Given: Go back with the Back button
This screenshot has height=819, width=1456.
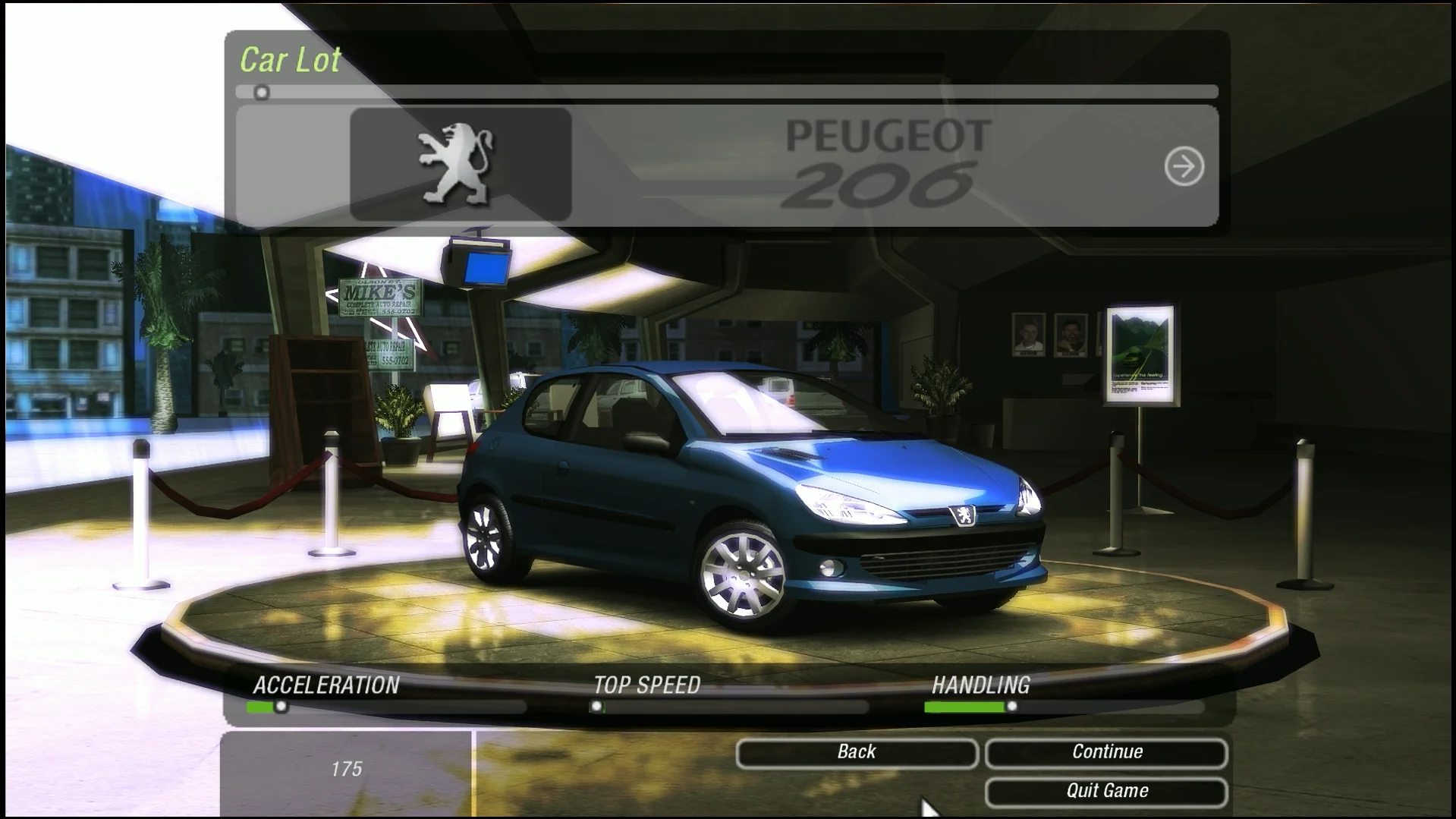Looking at the screenshot, I should pyautogui.click(x=857, y=752).
